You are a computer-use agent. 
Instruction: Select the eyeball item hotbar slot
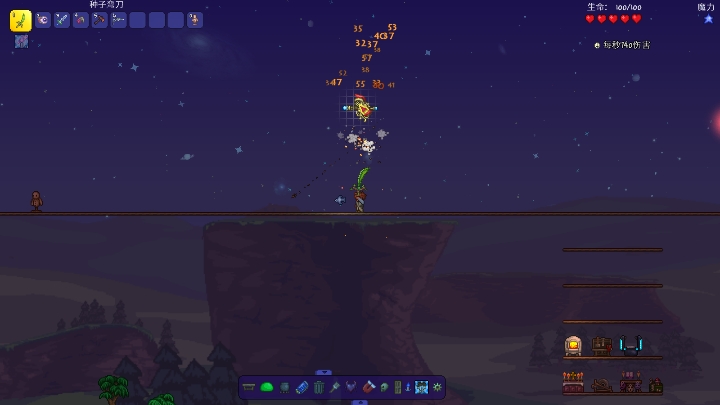coord(43,20)
